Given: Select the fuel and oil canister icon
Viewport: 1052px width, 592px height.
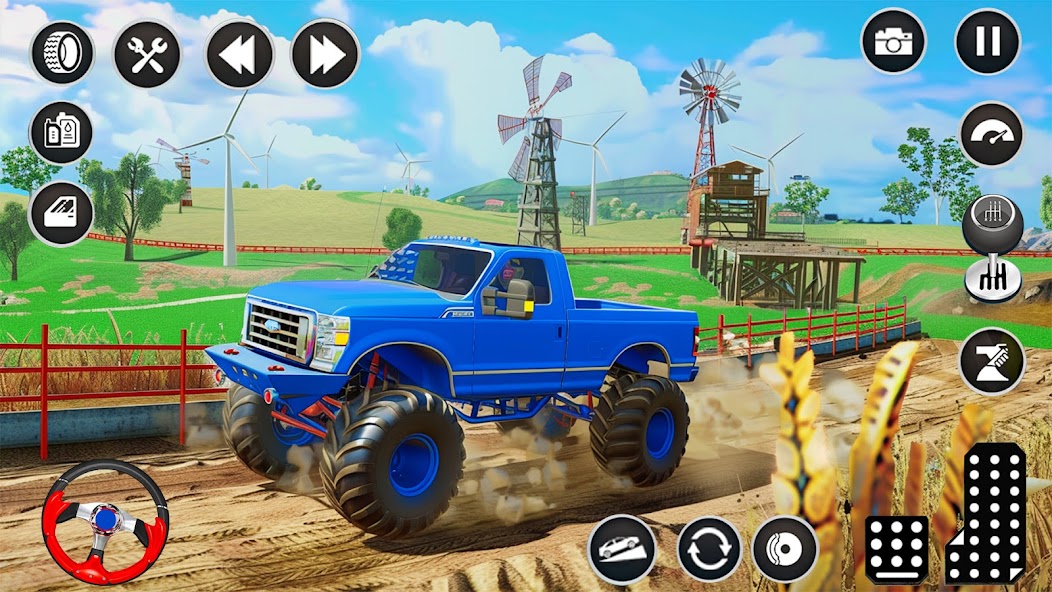Looking at the screenshot, I should (61, 132).
